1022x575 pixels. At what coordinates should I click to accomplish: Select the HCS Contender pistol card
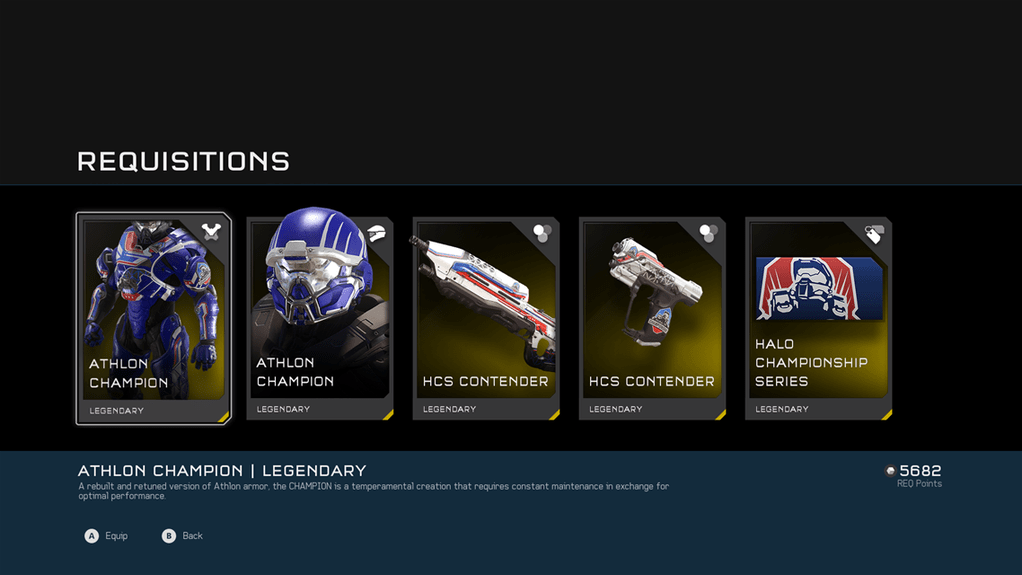pos(652,318)
